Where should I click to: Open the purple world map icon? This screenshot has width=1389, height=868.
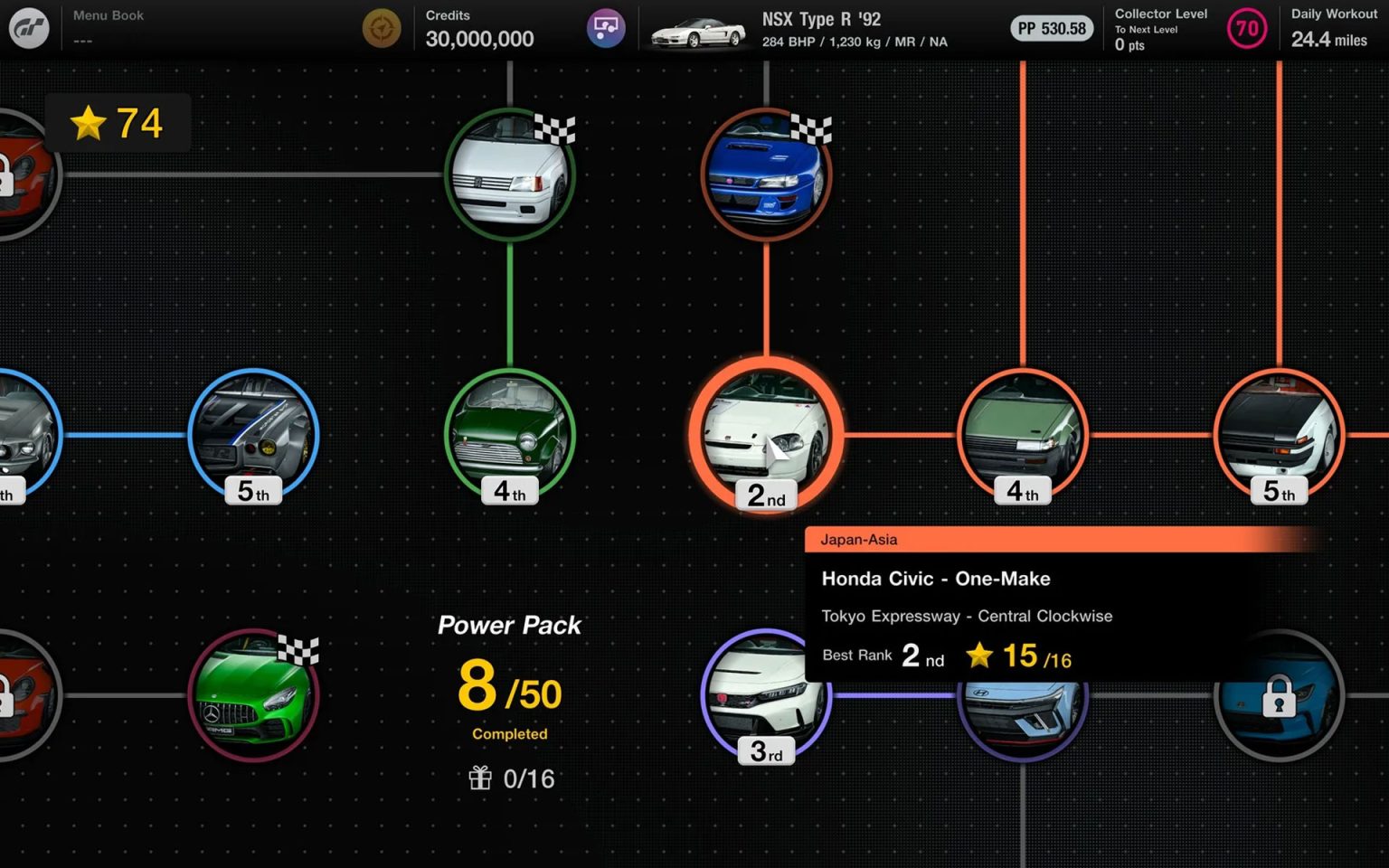click(604, 28)
